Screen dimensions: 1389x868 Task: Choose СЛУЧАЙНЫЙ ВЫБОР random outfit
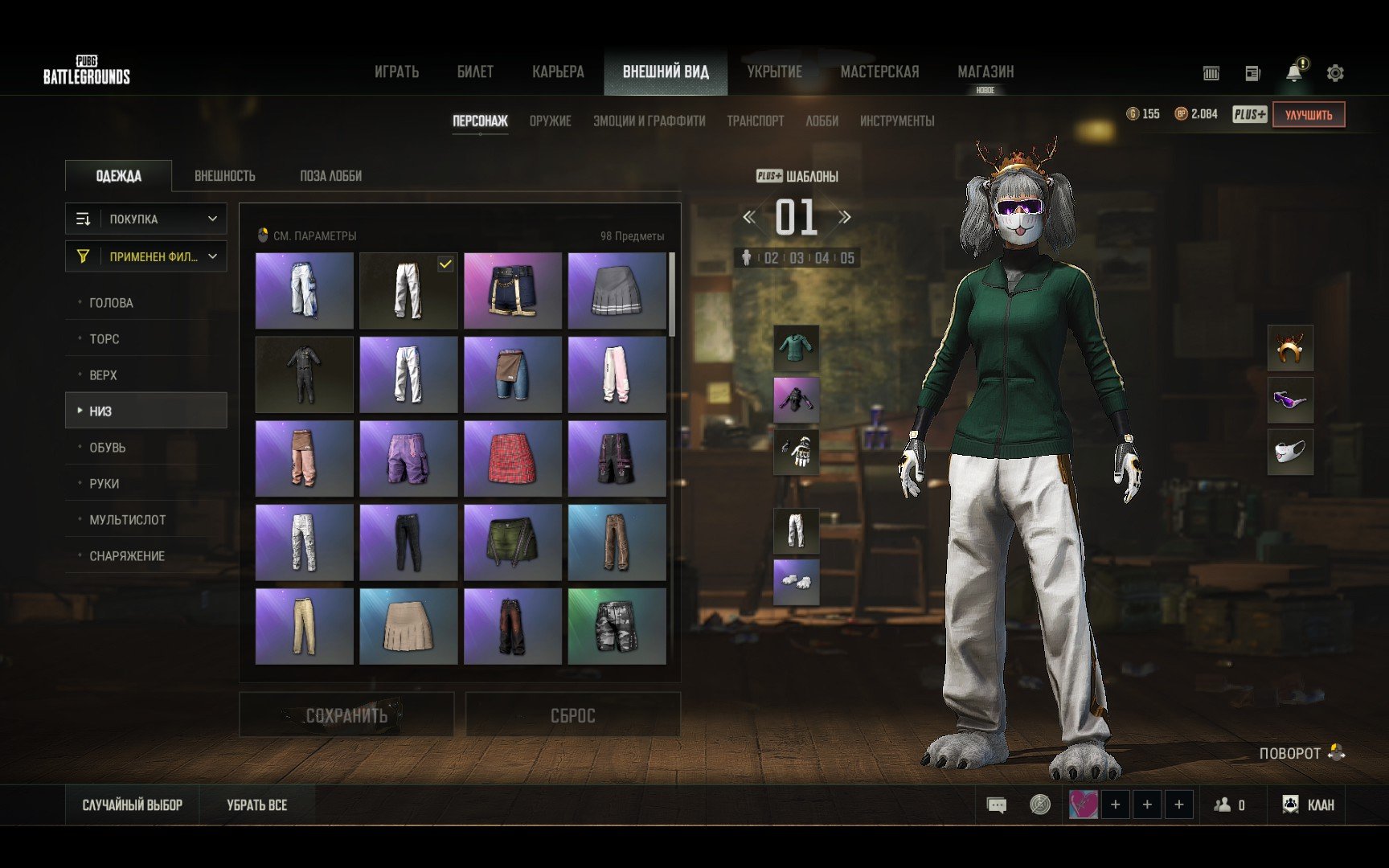click(x=133, y=805)
